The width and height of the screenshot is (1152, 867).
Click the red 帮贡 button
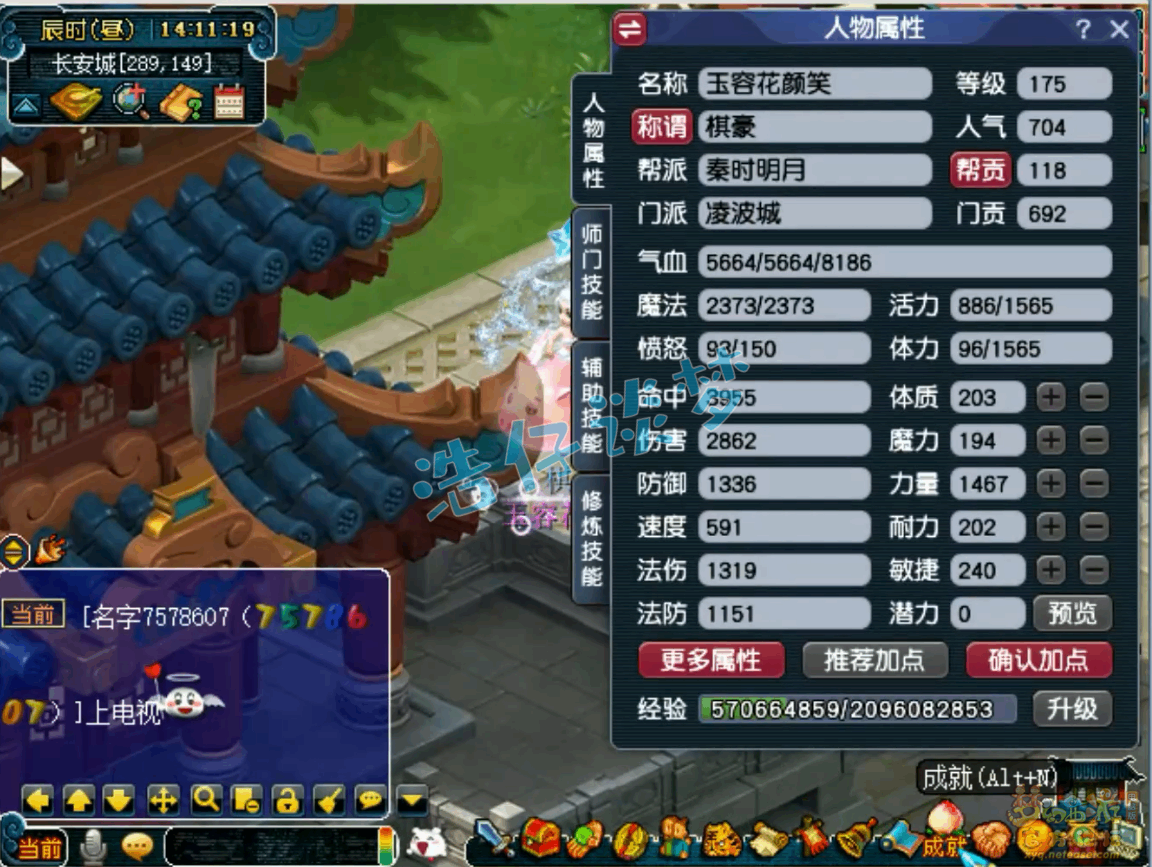point(980,170)
